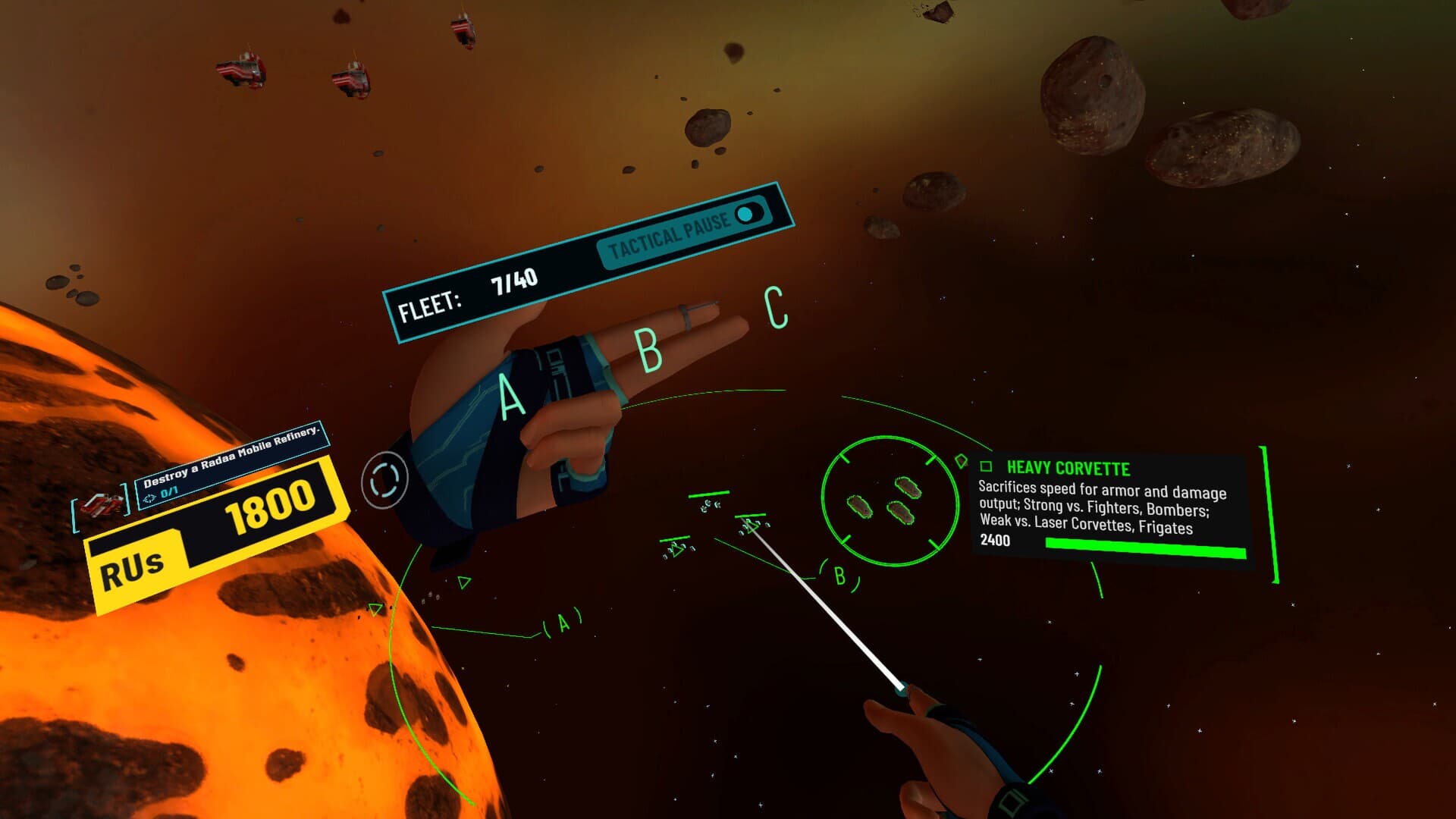
Task: Expand the (B) squadron group indicator
Action: 839,576
